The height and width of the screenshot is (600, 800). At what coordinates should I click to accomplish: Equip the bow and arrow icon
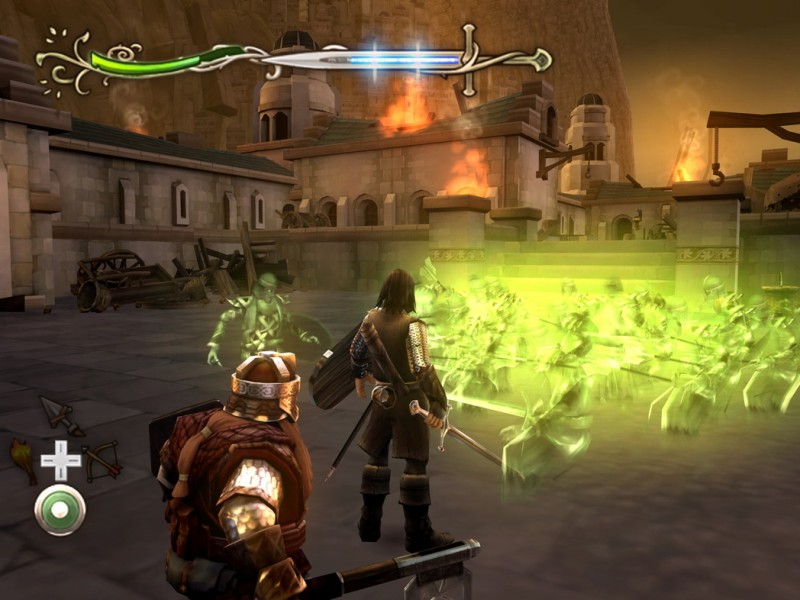tap(102, 460)
